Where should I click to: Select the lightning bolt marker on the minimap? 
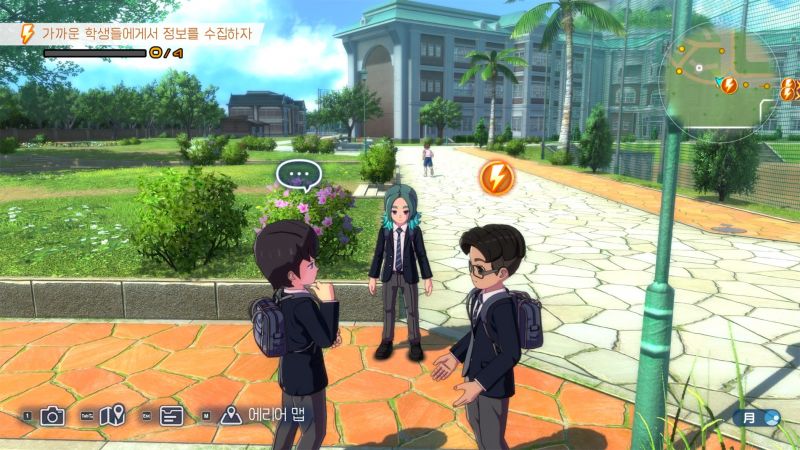coord(729,85)
